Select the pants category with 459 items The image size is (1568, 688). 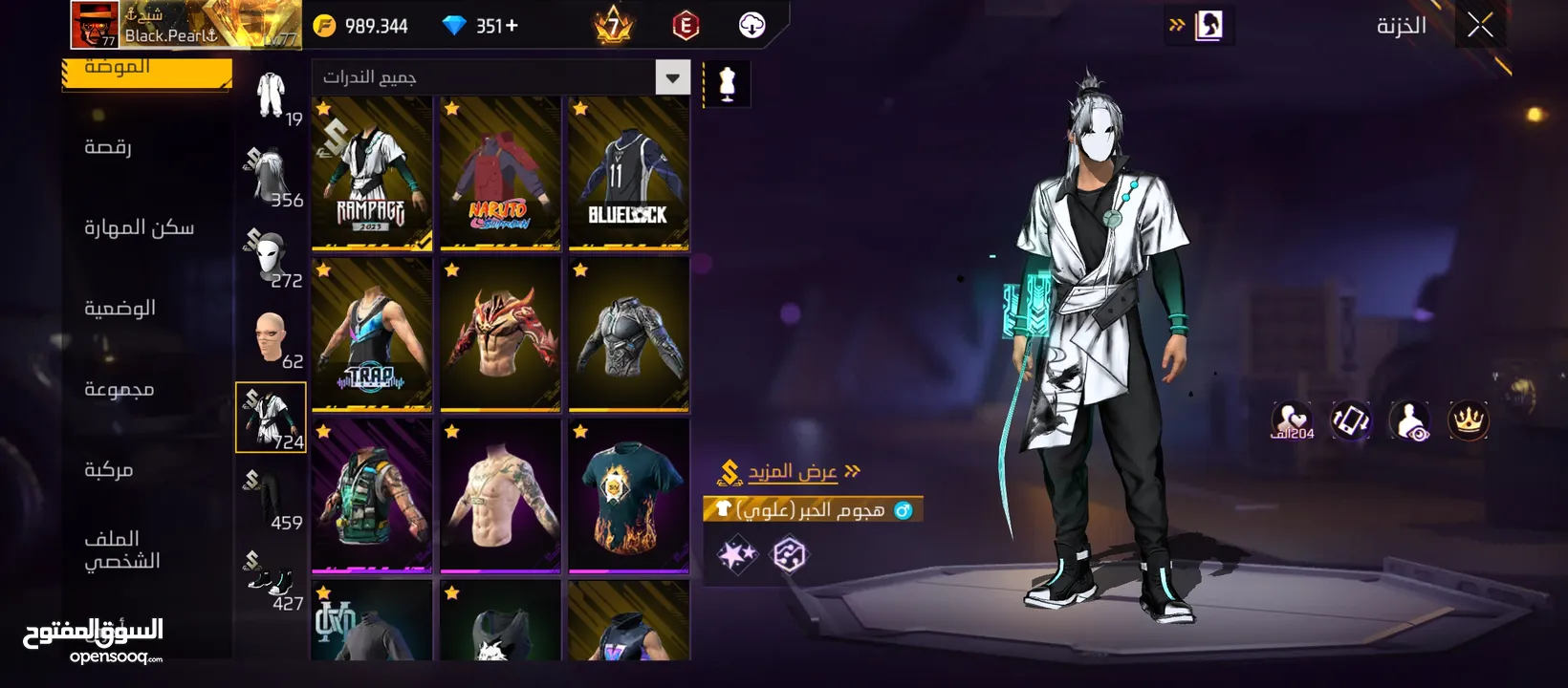[272, 499]
